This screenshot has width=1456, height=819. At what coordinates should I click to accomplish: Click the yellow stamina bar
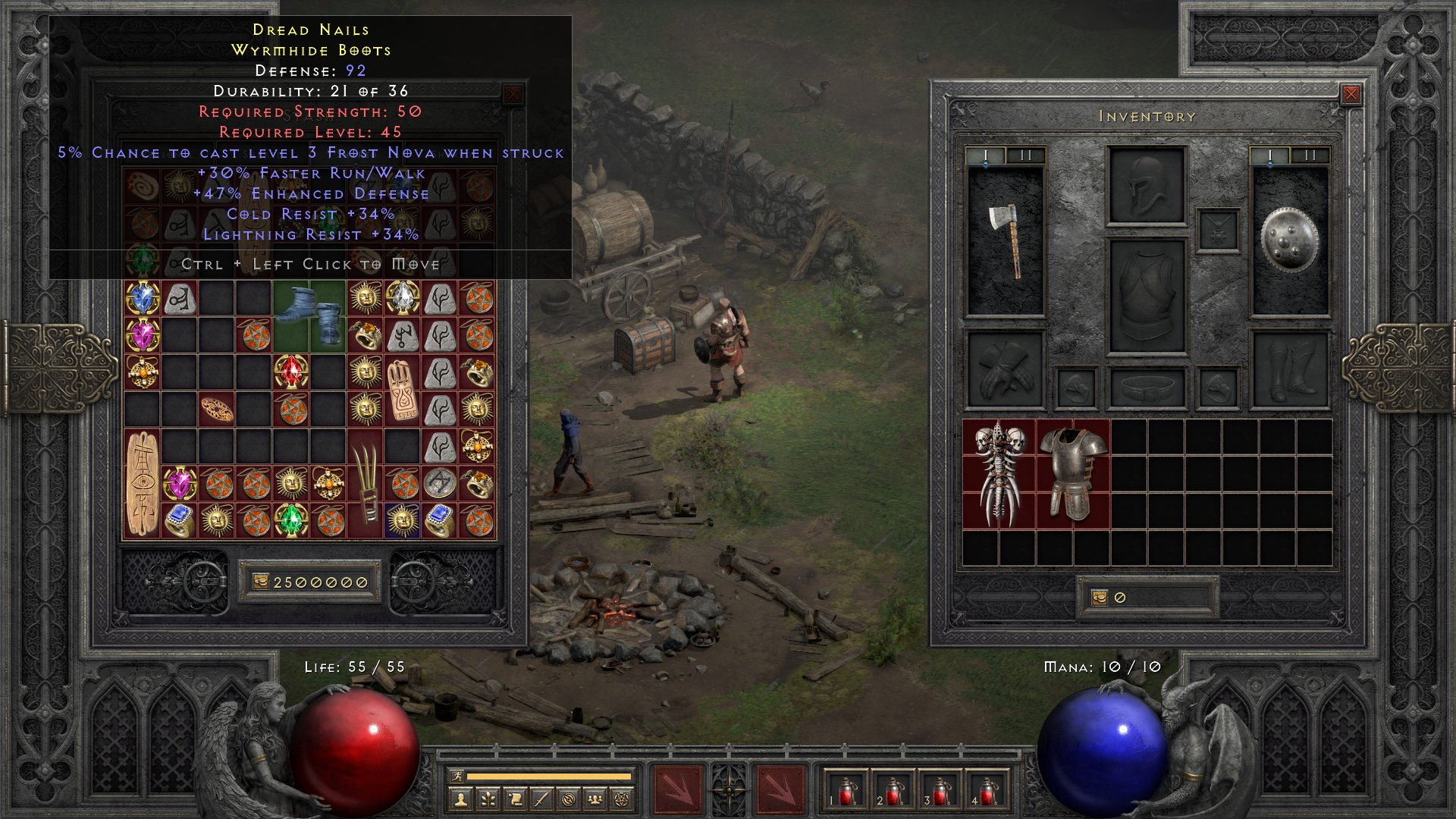tap(550, 777)
